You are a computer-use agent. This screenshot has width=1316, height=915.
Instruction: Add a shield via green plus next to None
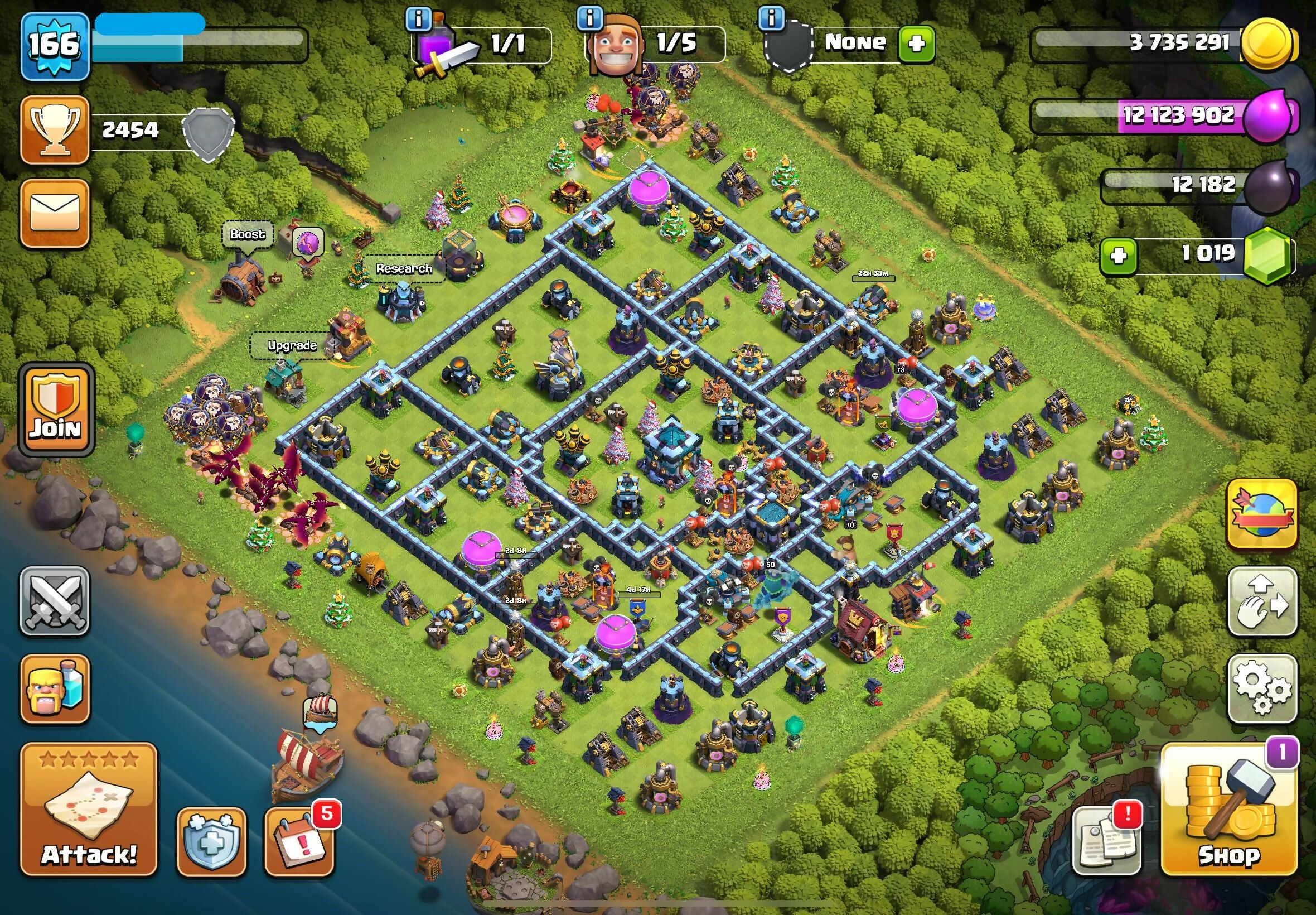pos(916,44)
